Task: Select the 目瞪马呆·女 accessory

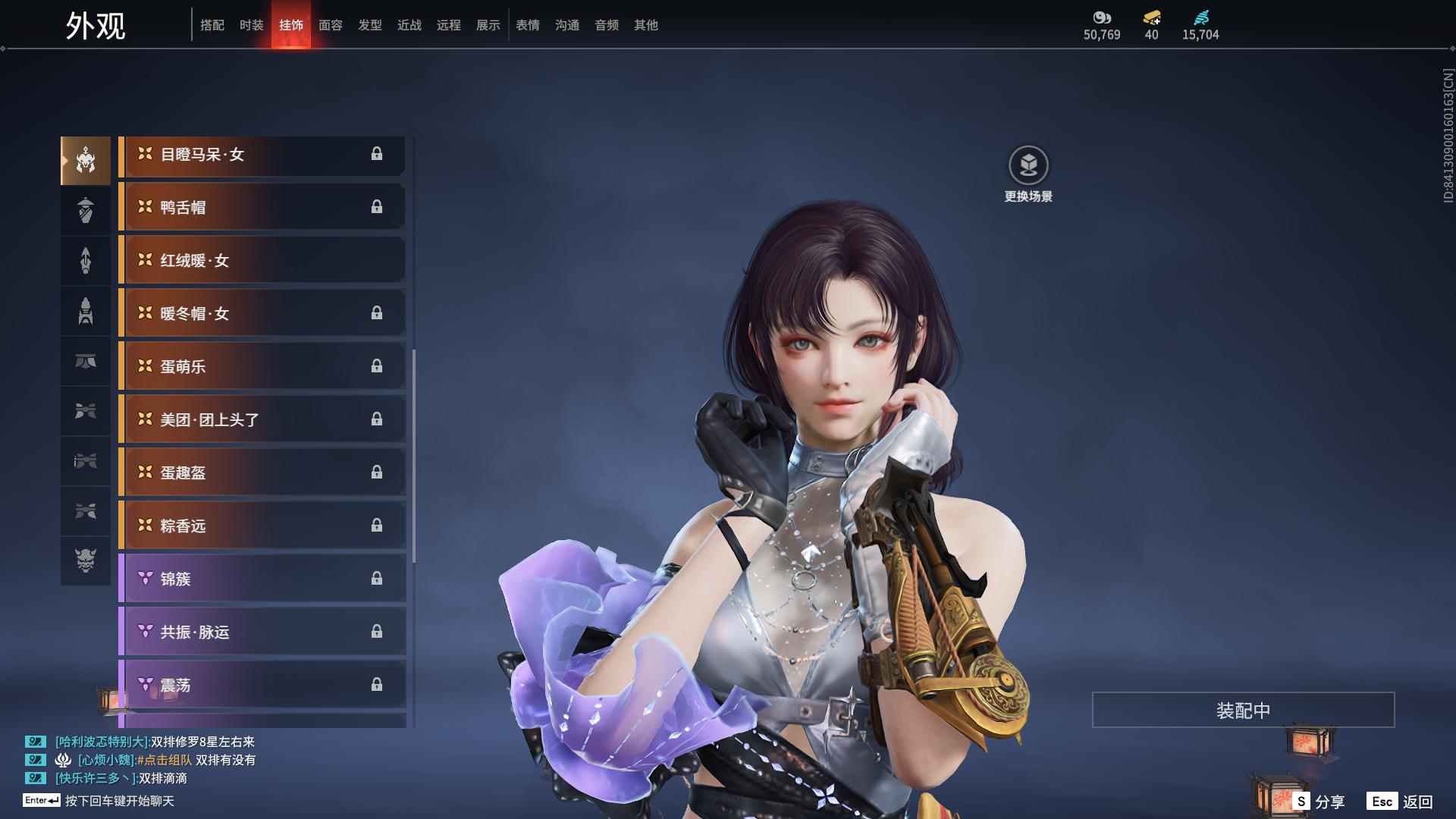Action: (x=262, y=155)
